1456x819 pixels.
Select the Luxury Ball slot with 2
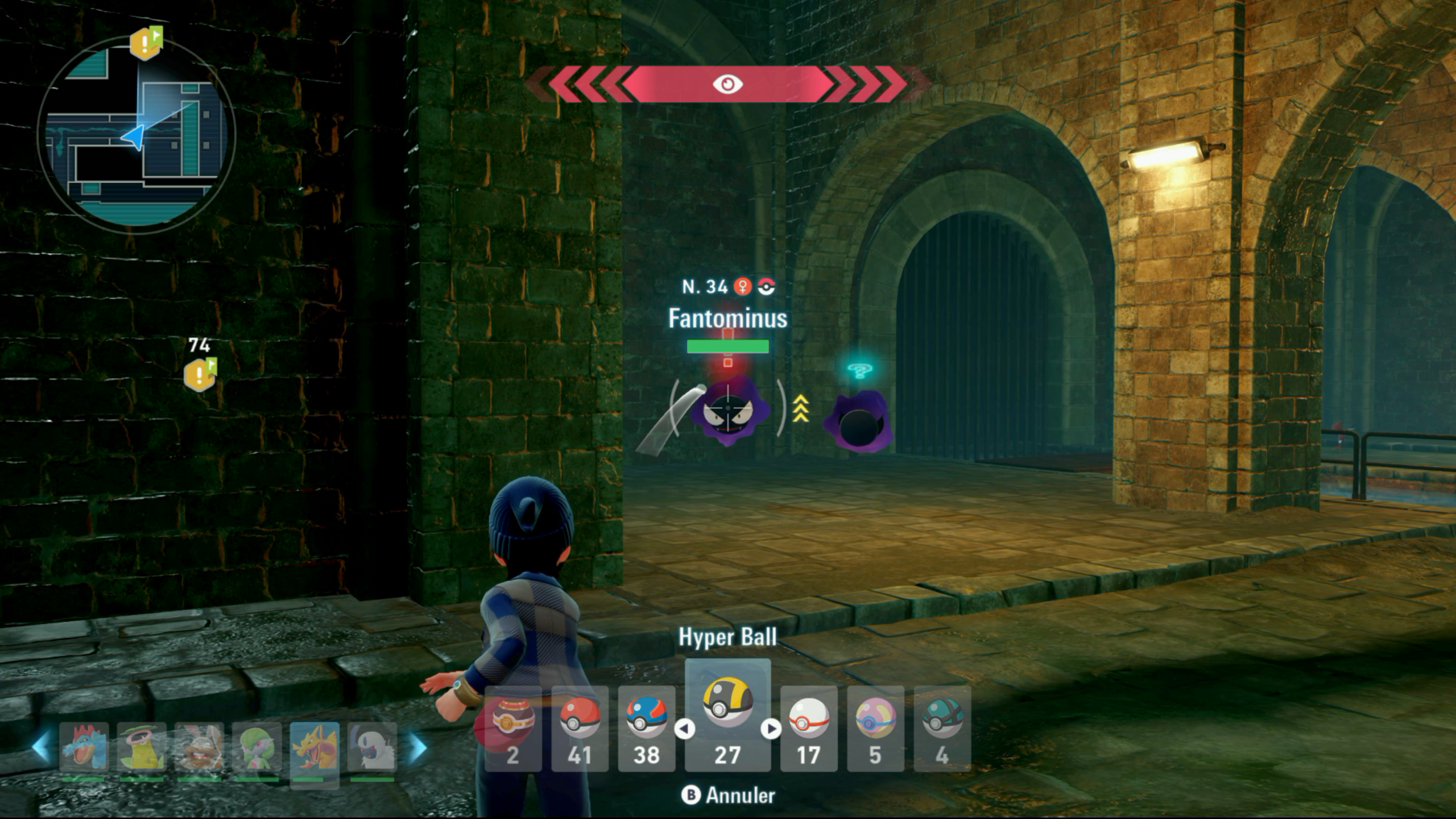[x=512, y=728]
